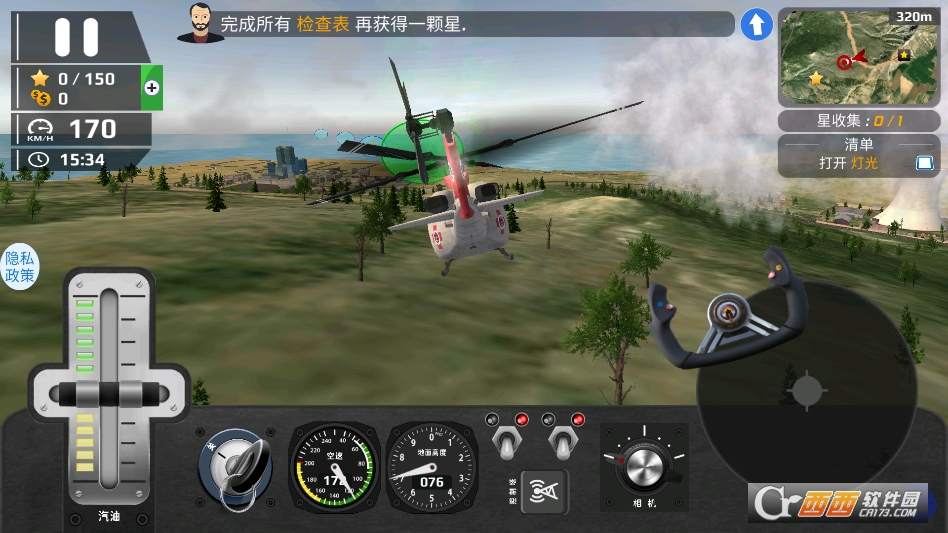Click the fuel throttle lever handle

click(x=107, y=392)
